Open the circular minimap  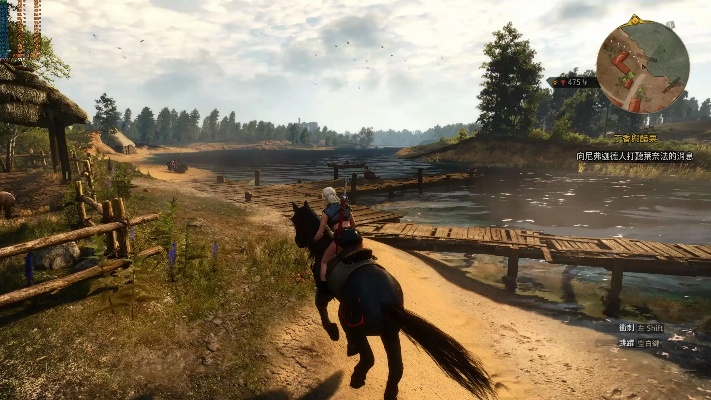point(642,66)
